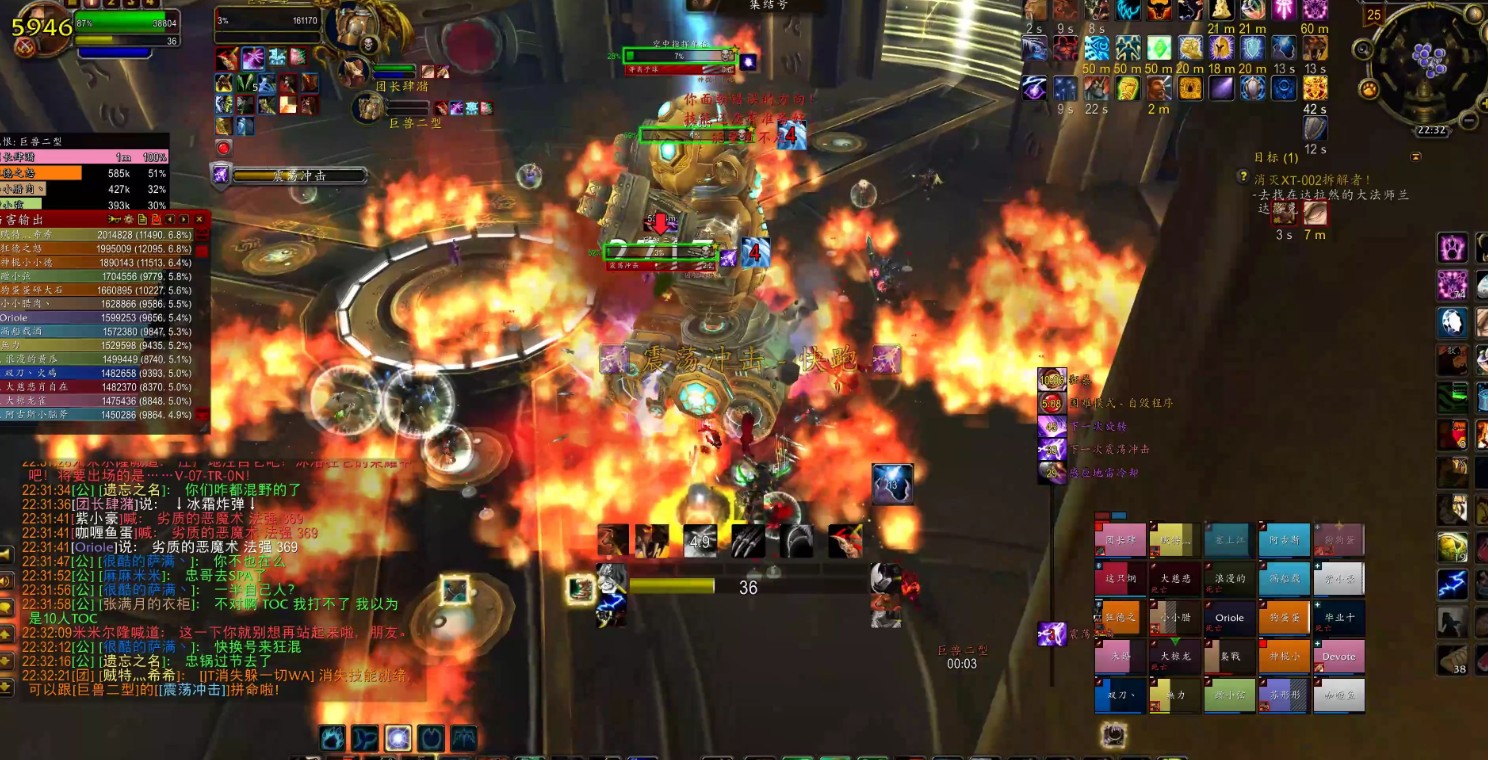Collapse the objectives tracker

click(1415, 157)
